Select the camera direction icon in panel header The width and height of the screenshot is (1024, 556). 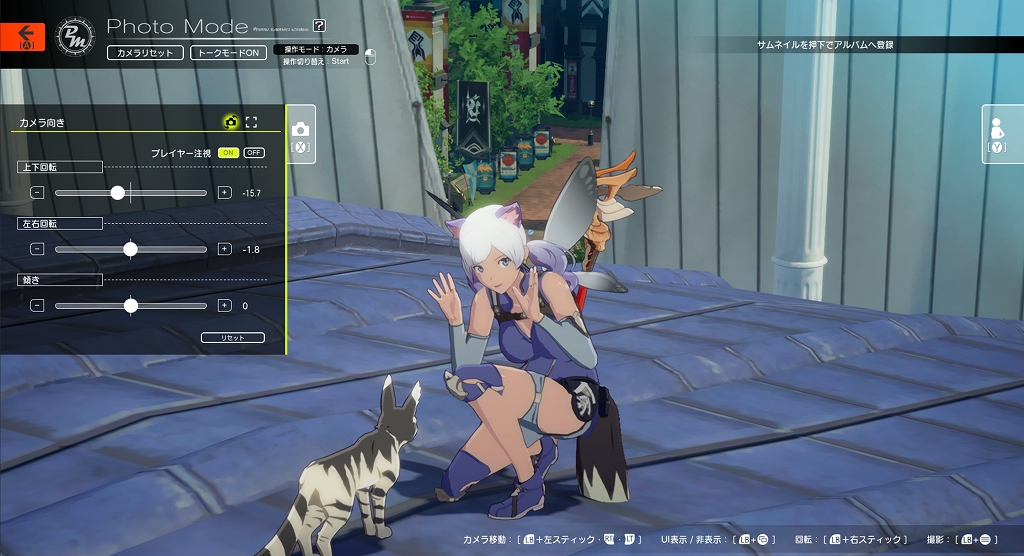tap(231, 122)
